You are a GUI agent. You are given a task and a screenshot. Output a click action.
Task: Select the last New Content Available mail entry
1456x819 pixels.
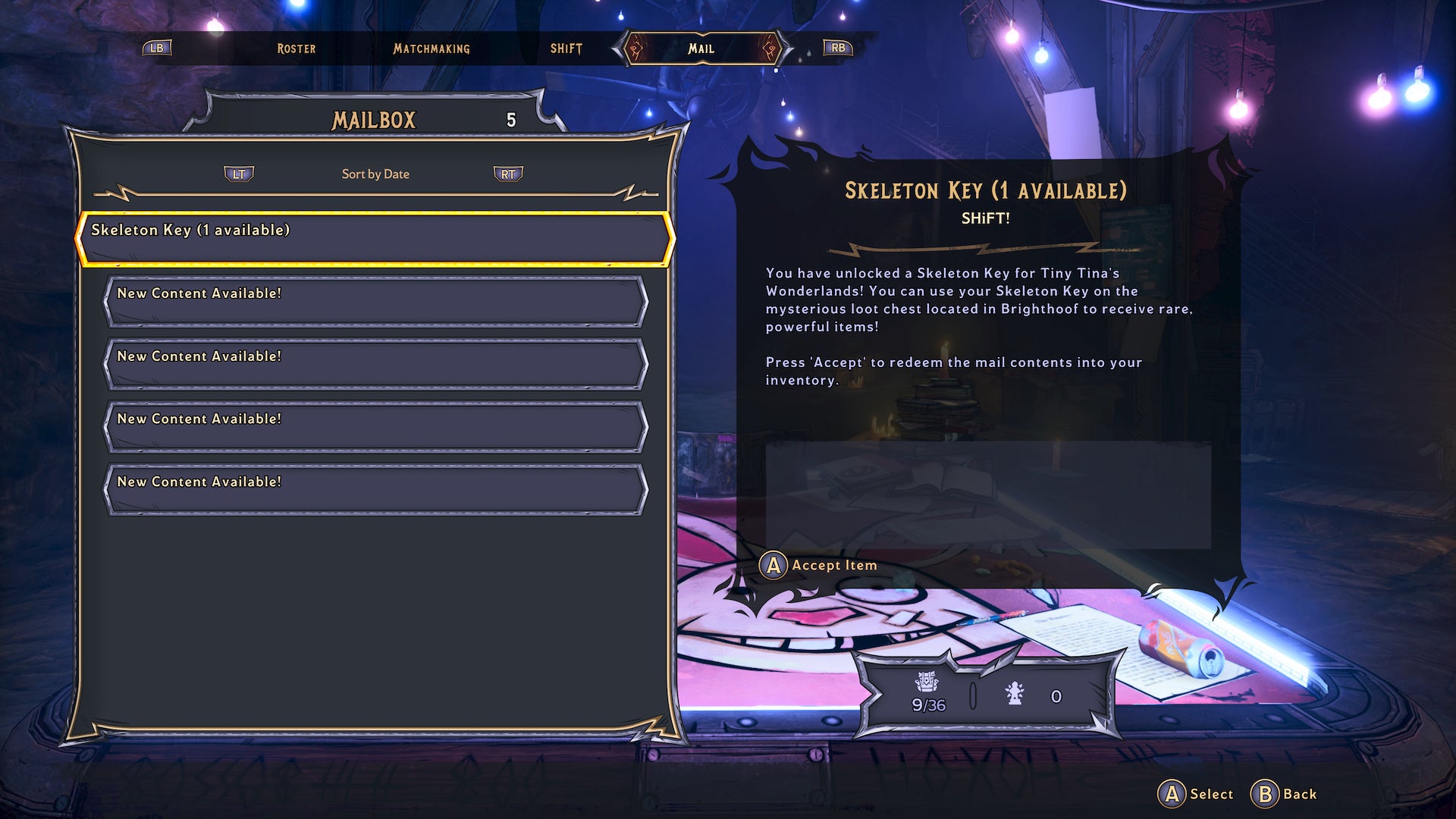tap(375, 489)
